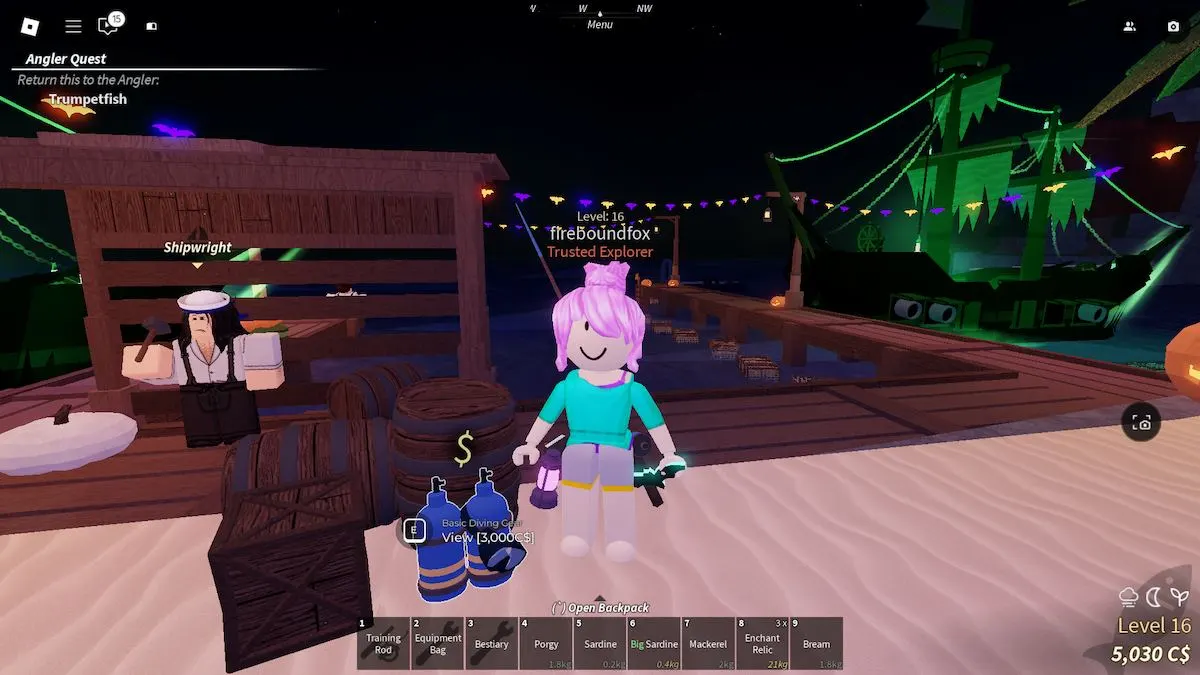
Task: Select the Porgy fish slot
Action: pos(546,643)
